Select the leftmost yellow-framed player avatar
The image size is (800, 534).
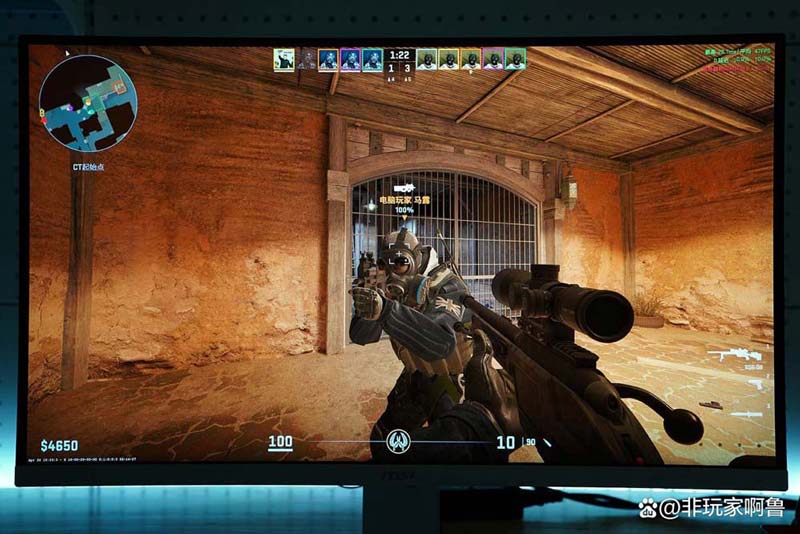(284, 59)
